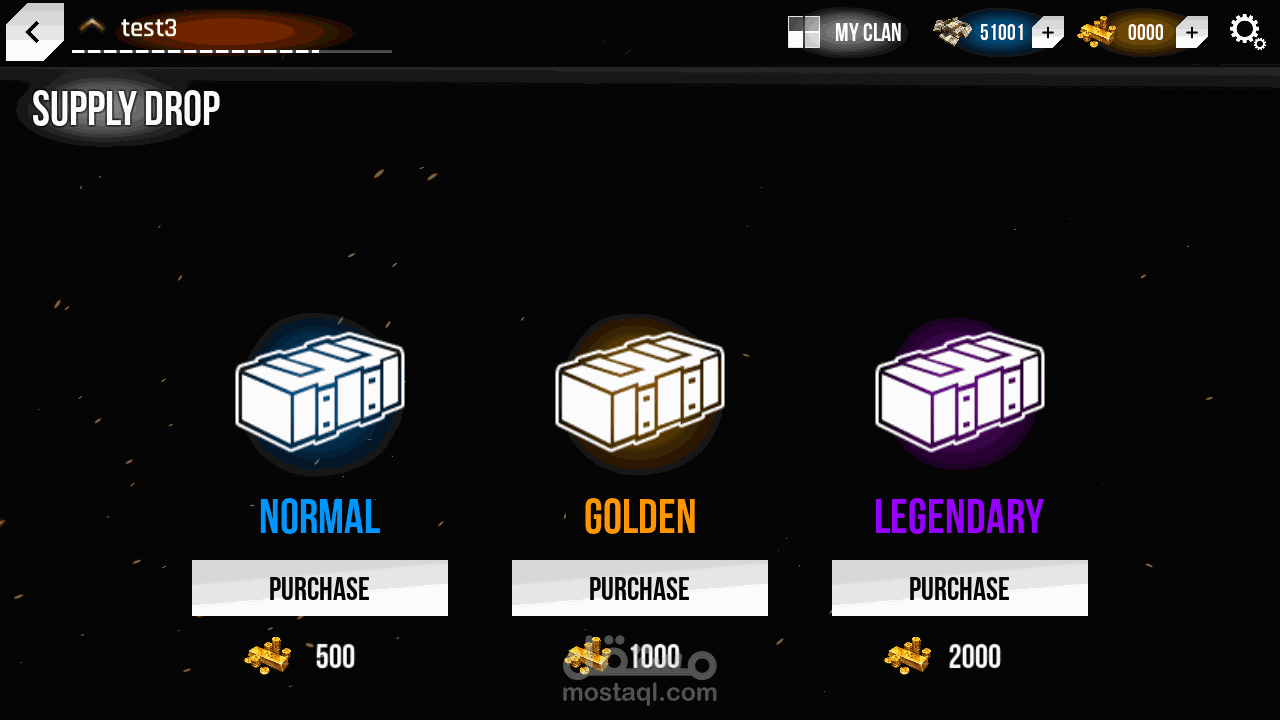Select the orange Golden crate
Screen dimensions: 1280x720
[x=640, y=390]
